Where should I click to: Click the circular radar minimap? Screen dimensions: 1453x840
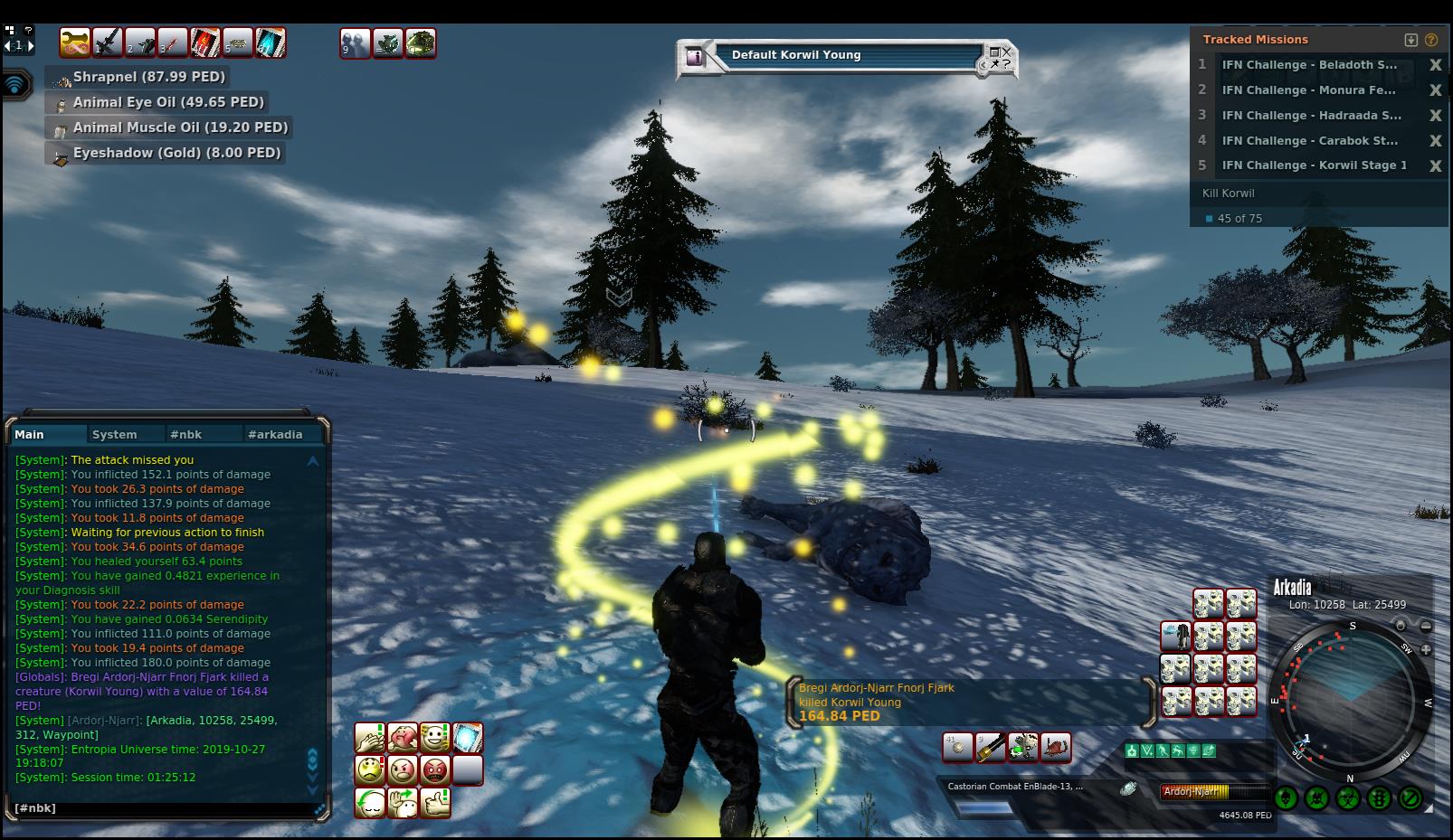(x=1352, y=701)
